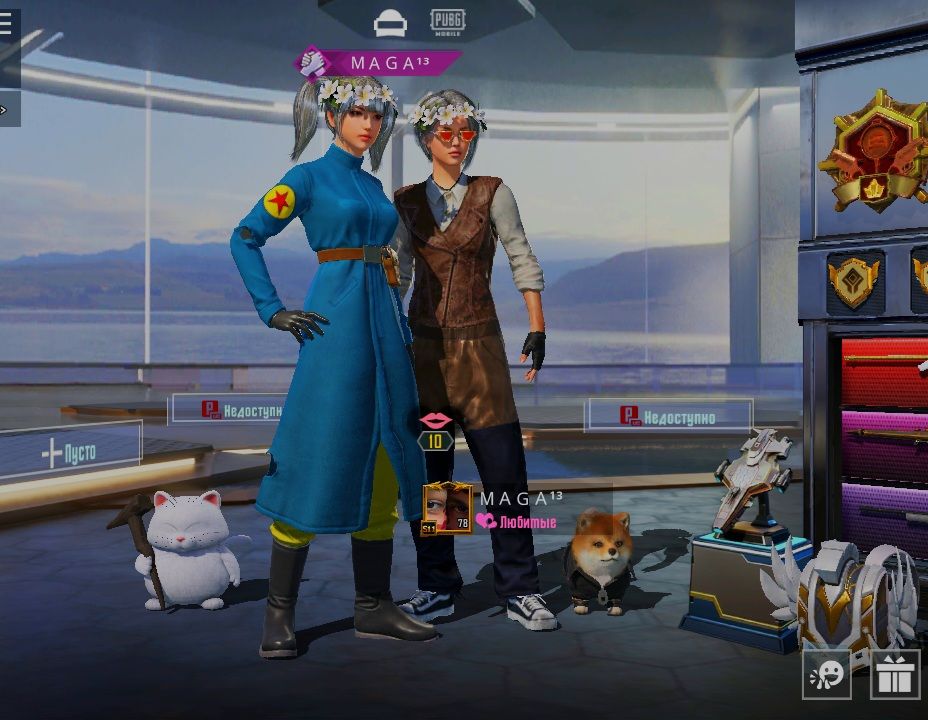This screenshot has width=928, height=720.
Task: Select the sofa lobby icon
Action: point(390,23)
